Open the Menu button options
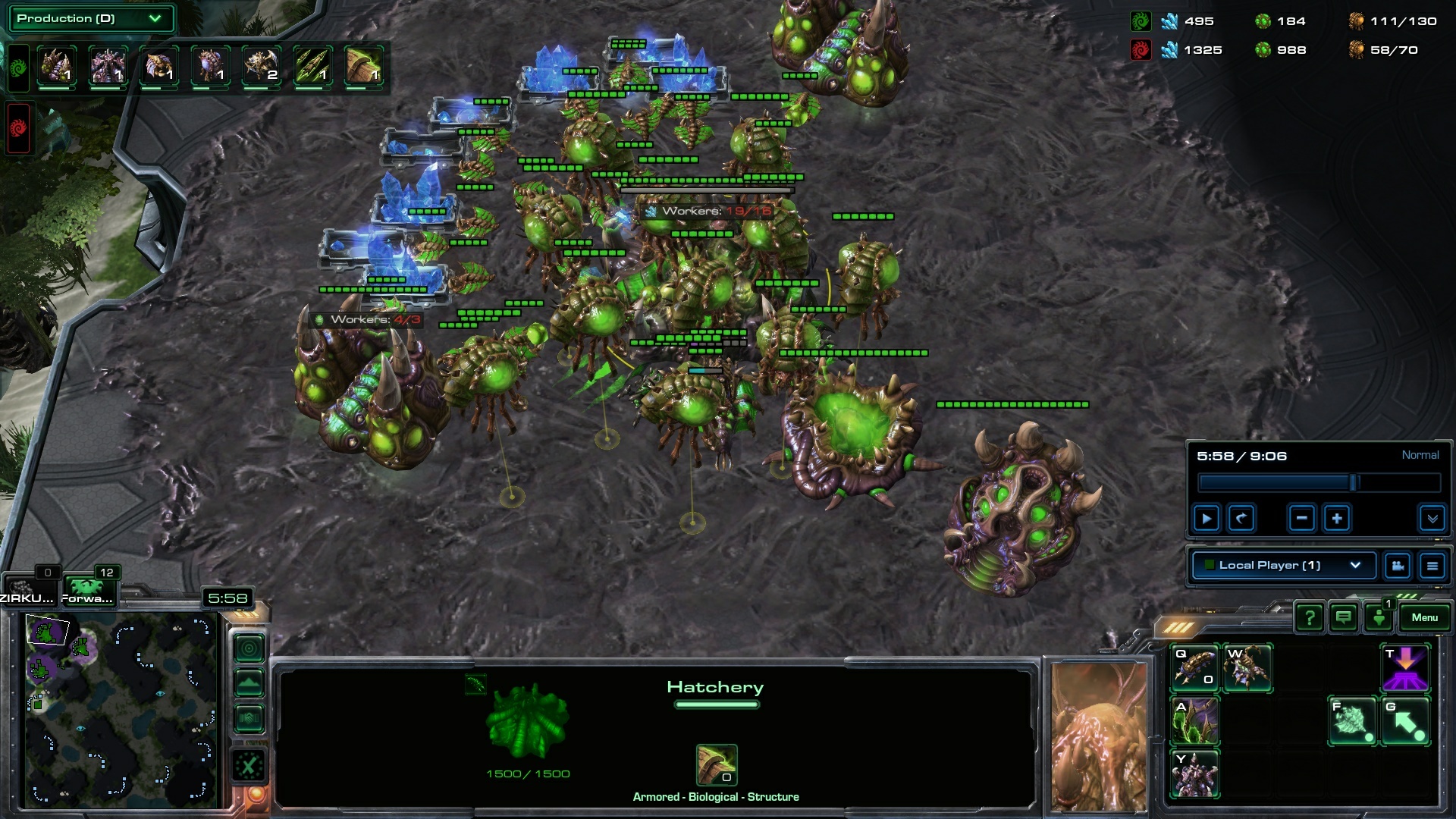 coord(1424,617)
